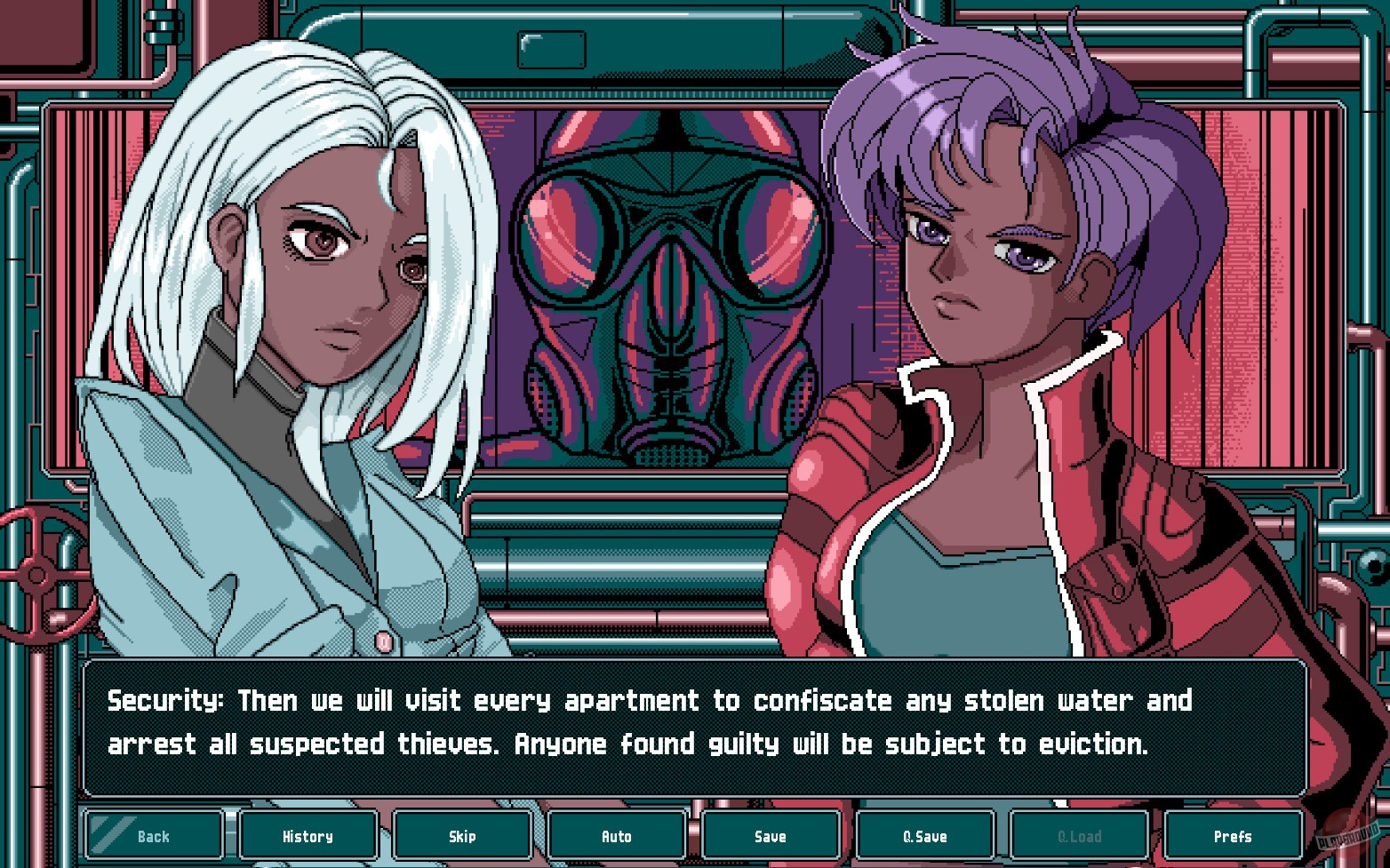1390x868 pixels.
Task: Click the pink button on the white-haired character's coat
Action: (x=382, y=641)
